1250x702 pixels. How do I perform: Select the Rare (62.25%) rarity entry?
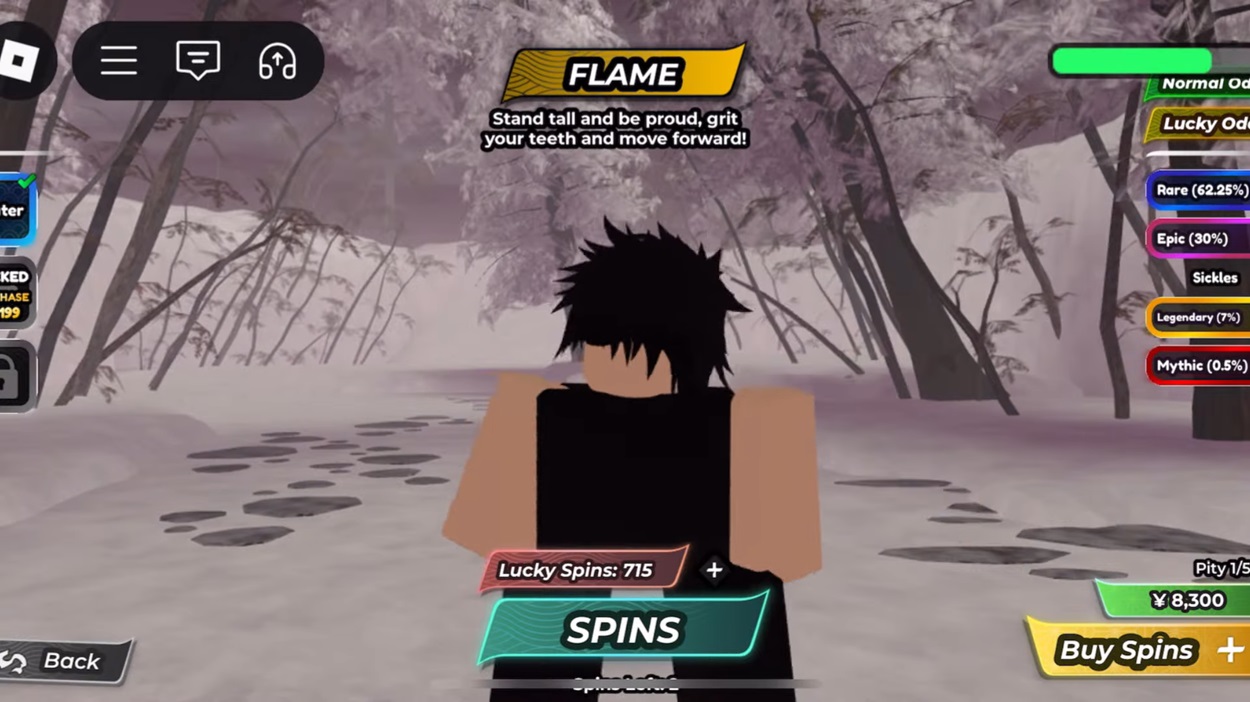(x=1200, y=190)
